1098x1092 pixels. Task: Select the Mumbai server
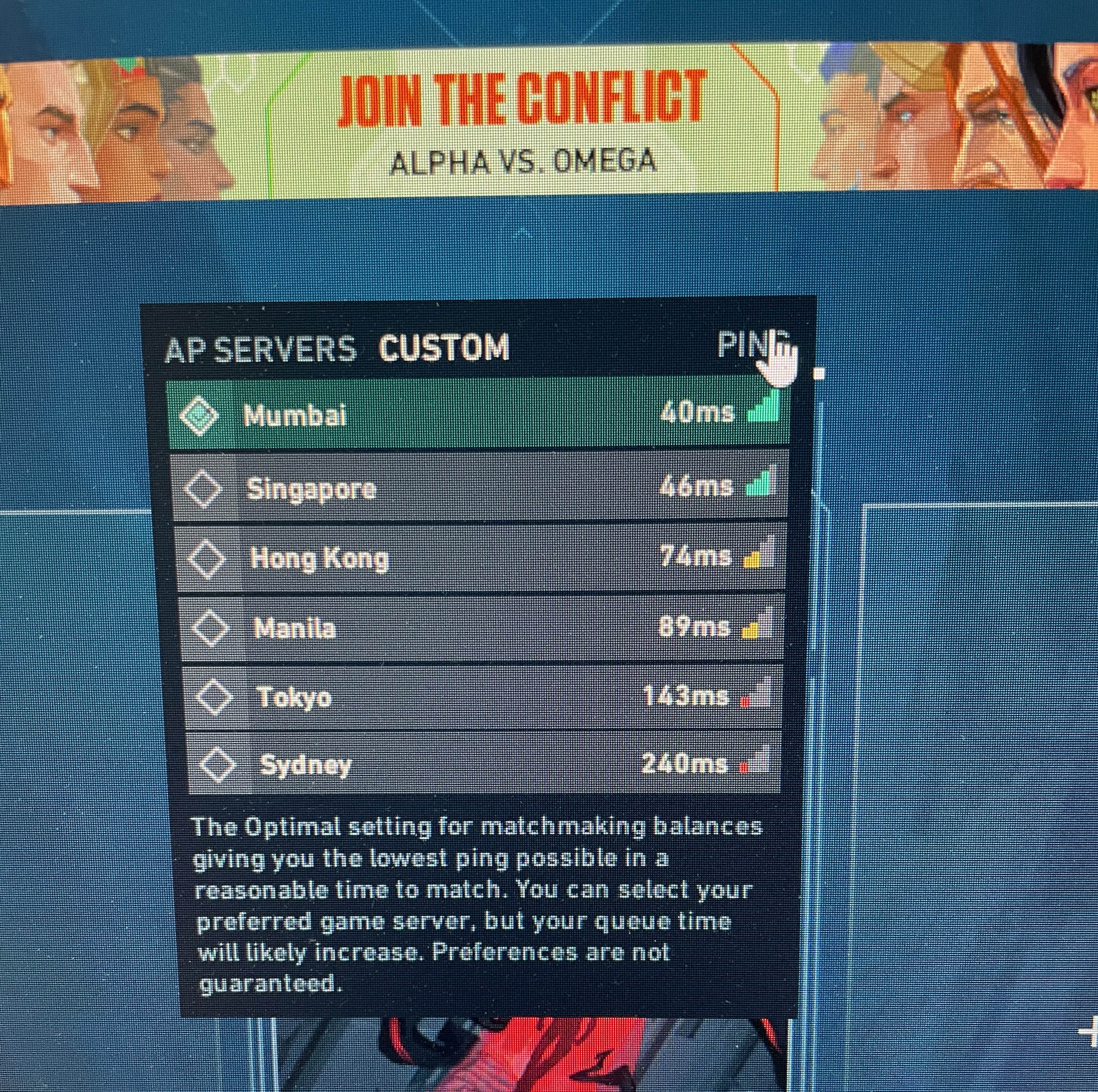[x=477, y=415]
